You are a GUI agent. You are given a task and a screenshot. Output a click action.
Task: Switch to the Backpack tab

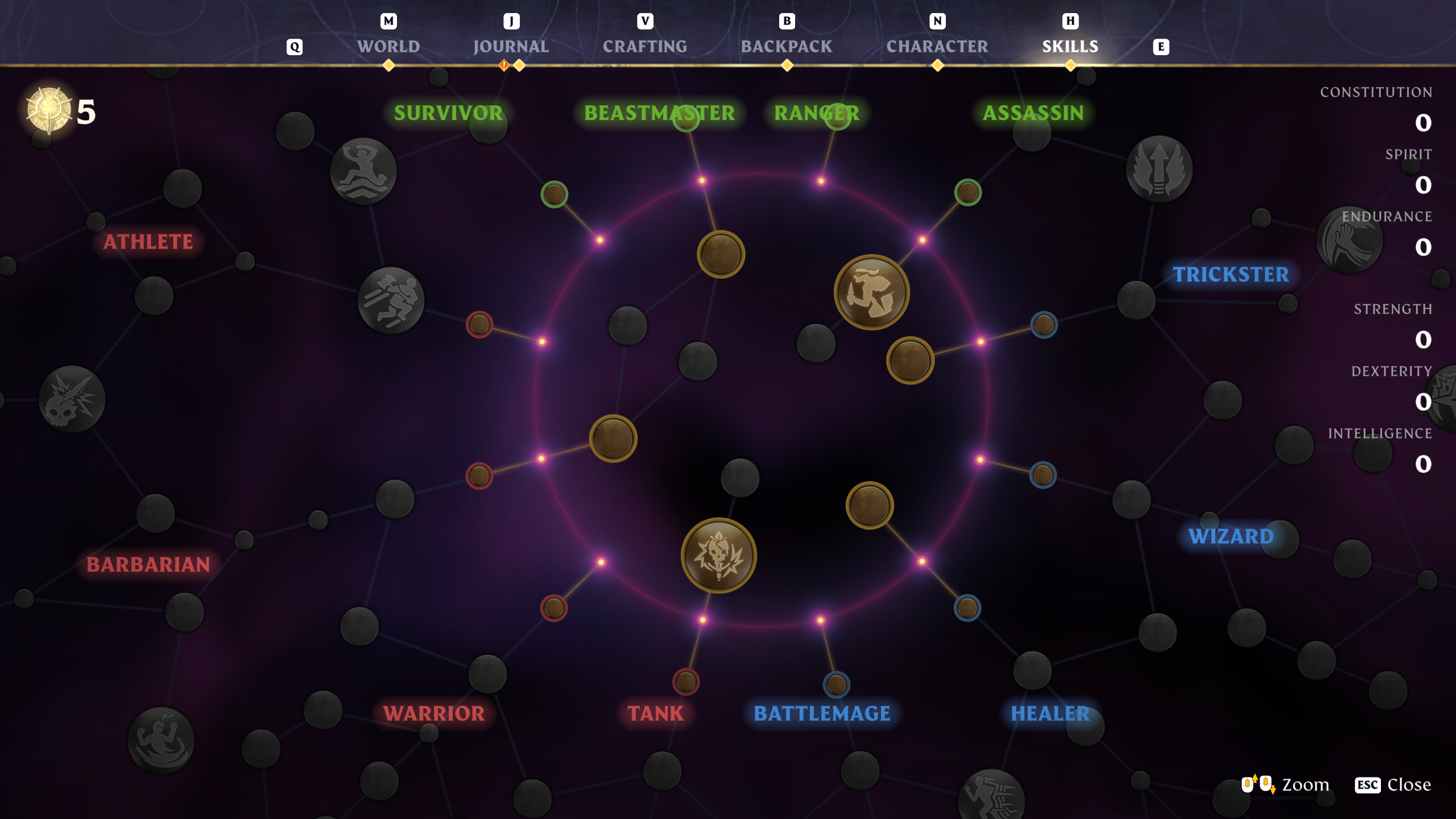[x=787, y=47]
